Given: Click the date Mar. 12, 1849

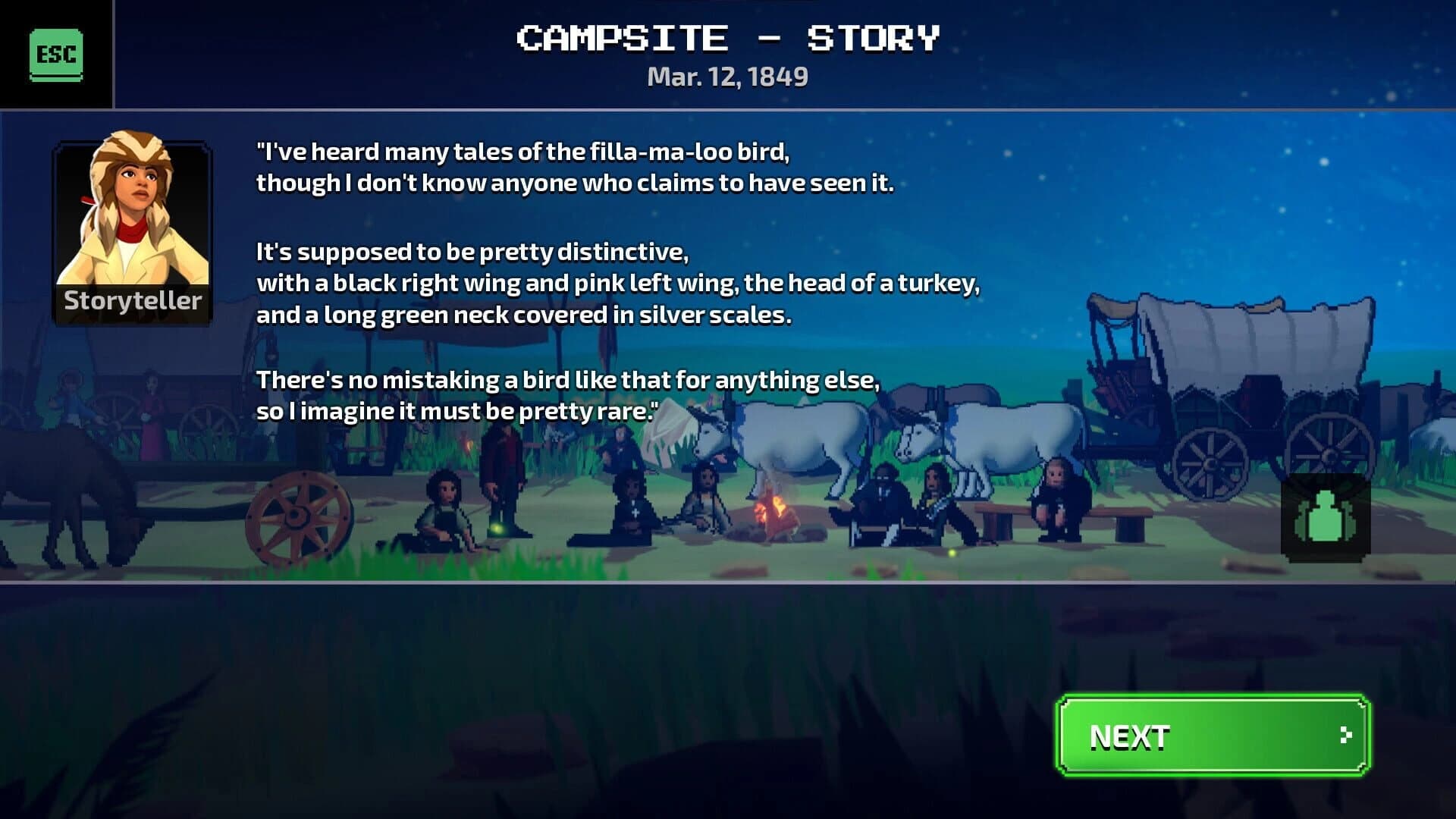Looking at the screenshot, I should (x=728, y=76).
